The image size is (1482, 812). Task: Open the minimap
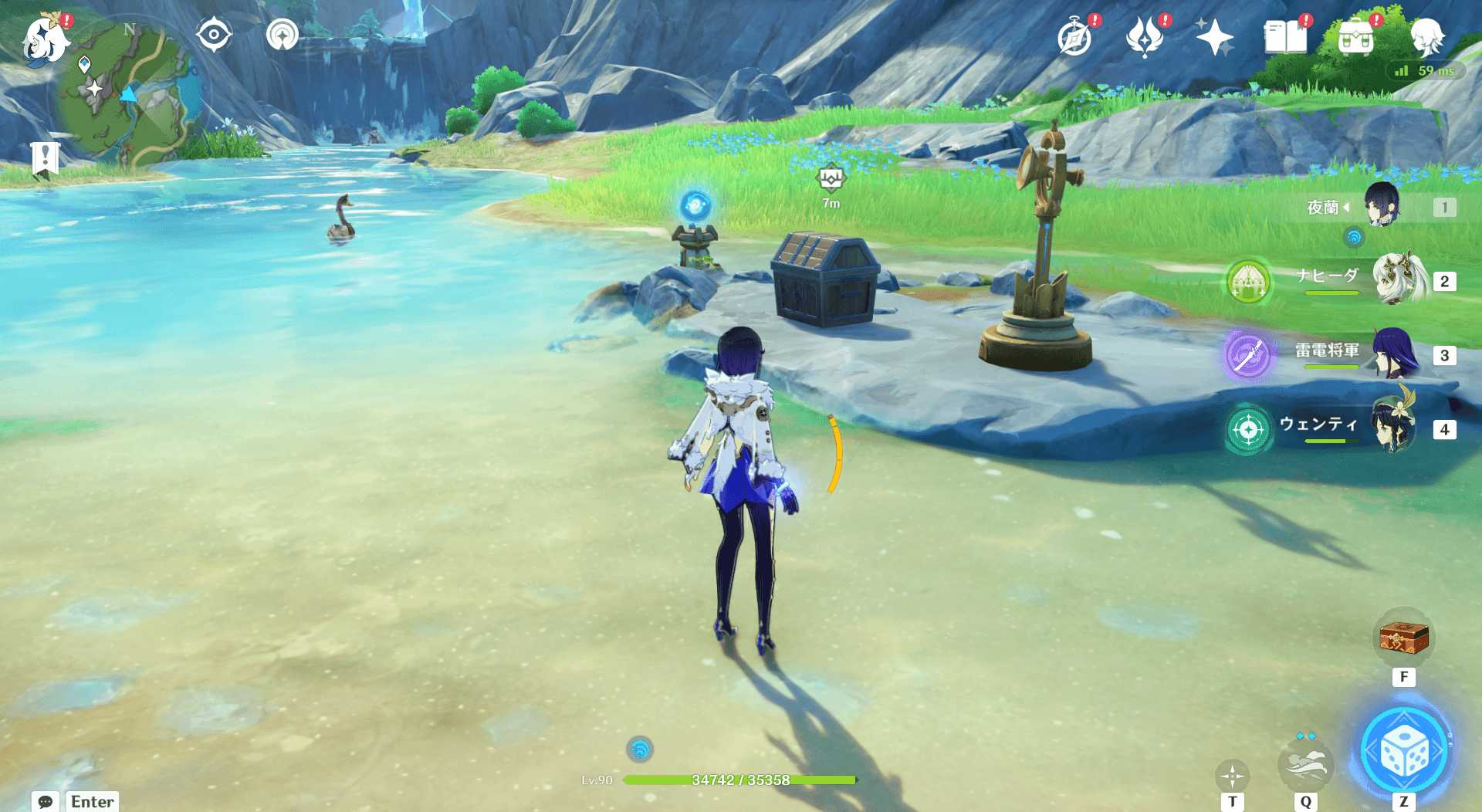click(x=127, y=94)
